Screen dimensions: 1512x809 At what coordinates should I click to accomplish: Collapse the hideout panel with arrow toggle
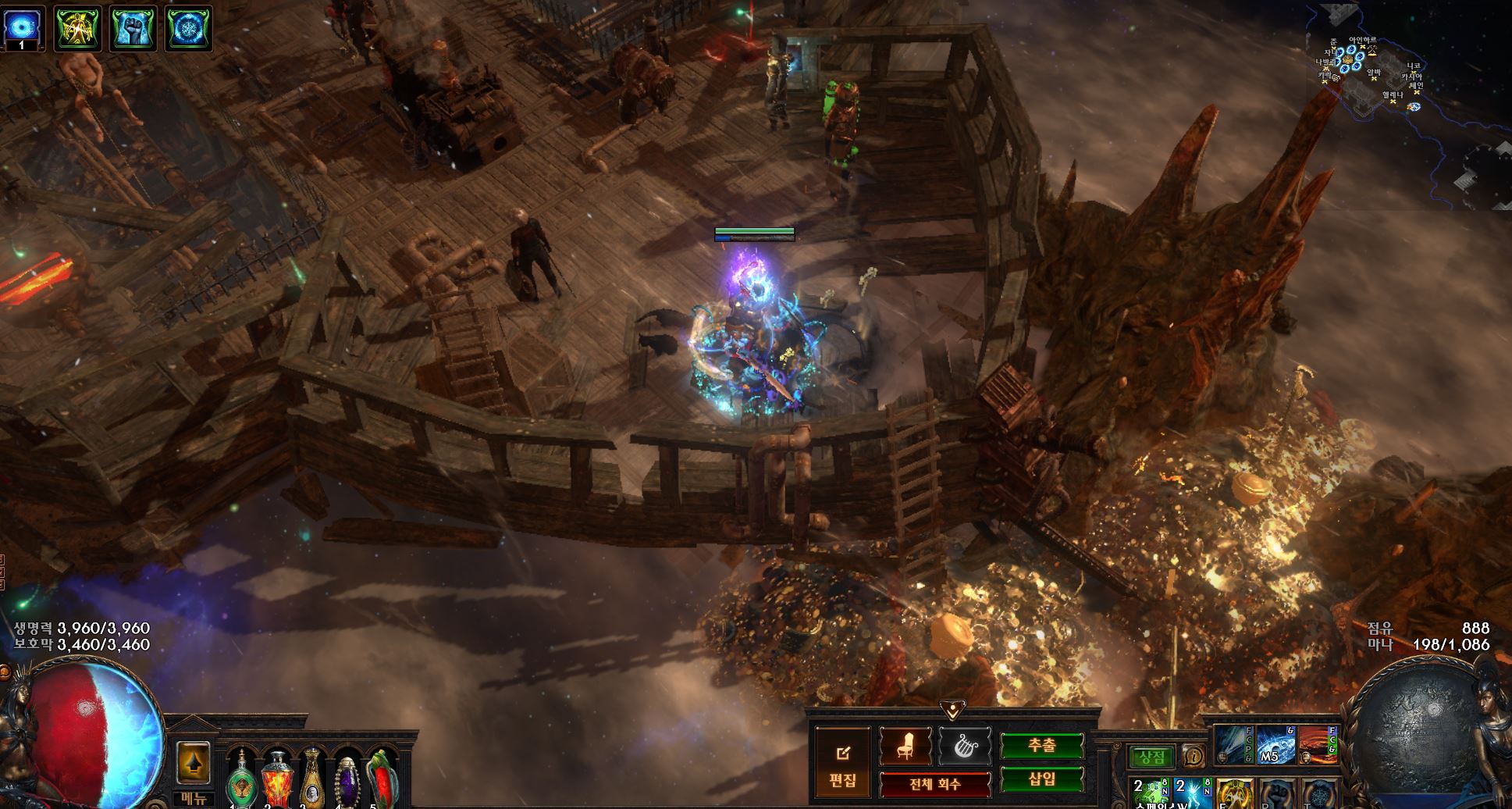(x=951, y=709)
